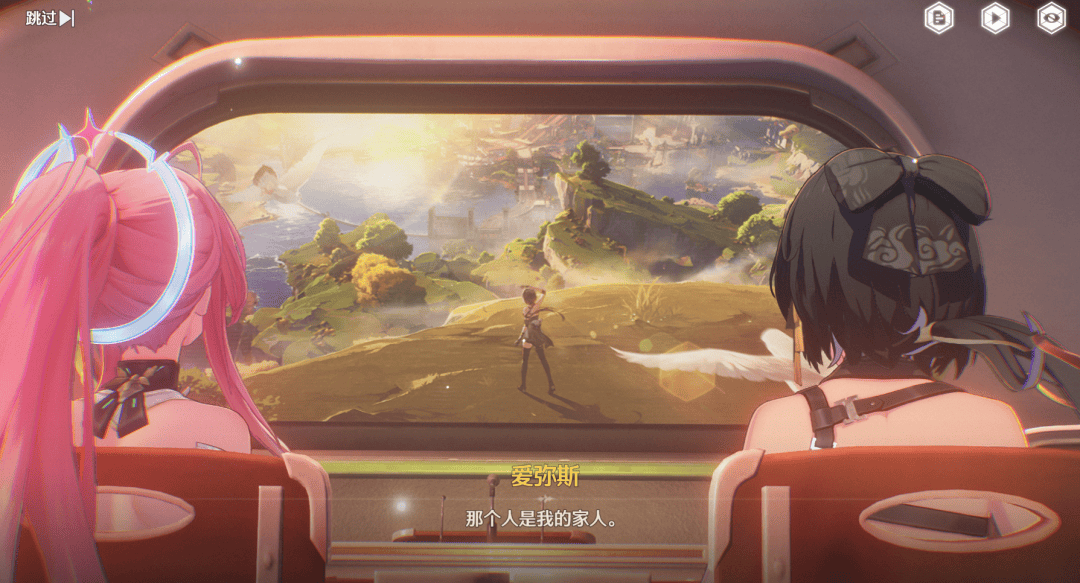
Task: Toggle auto-play with the play triangle icon
Action: click(995, 18)
